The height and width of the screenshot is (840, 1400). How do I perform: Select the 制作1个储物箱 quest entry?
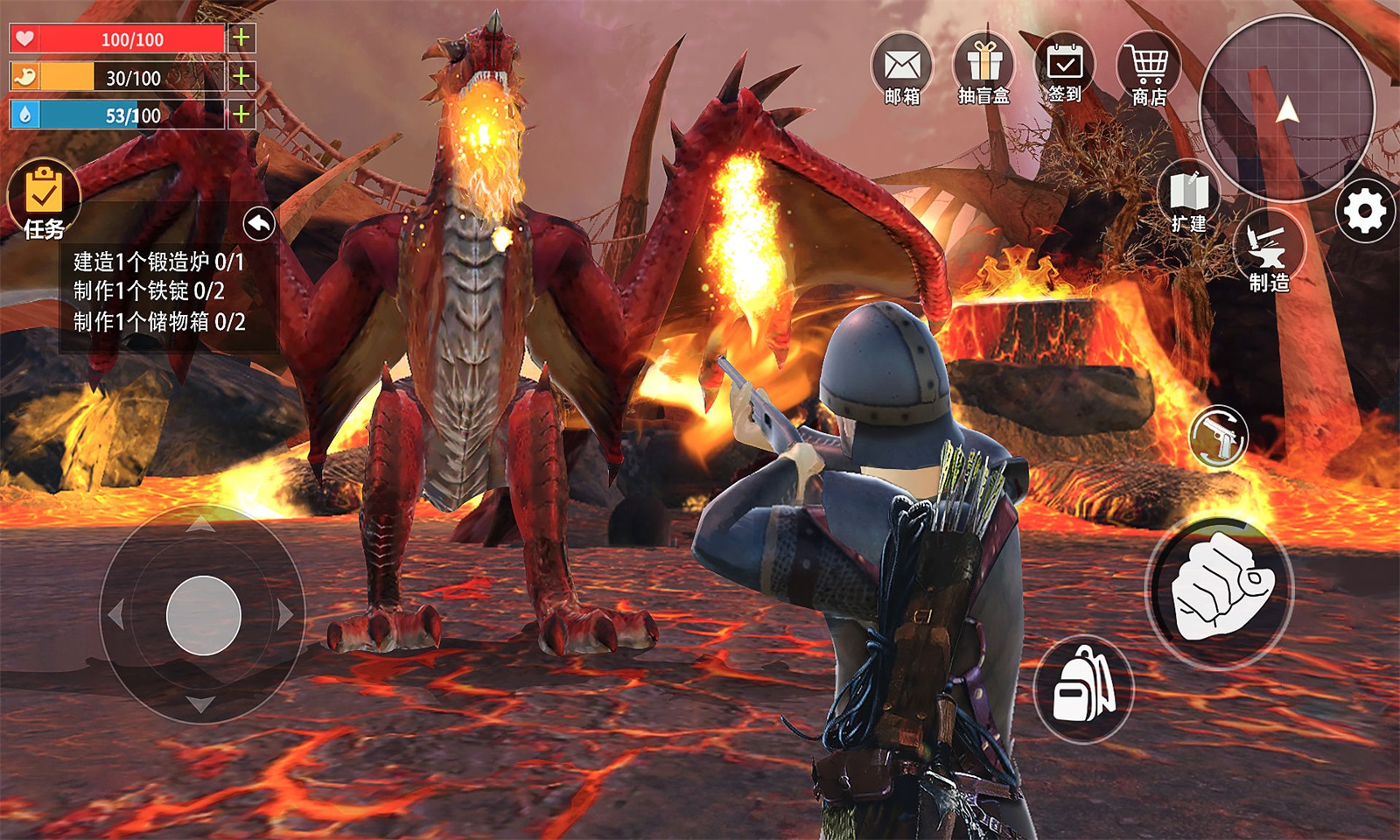158,322
